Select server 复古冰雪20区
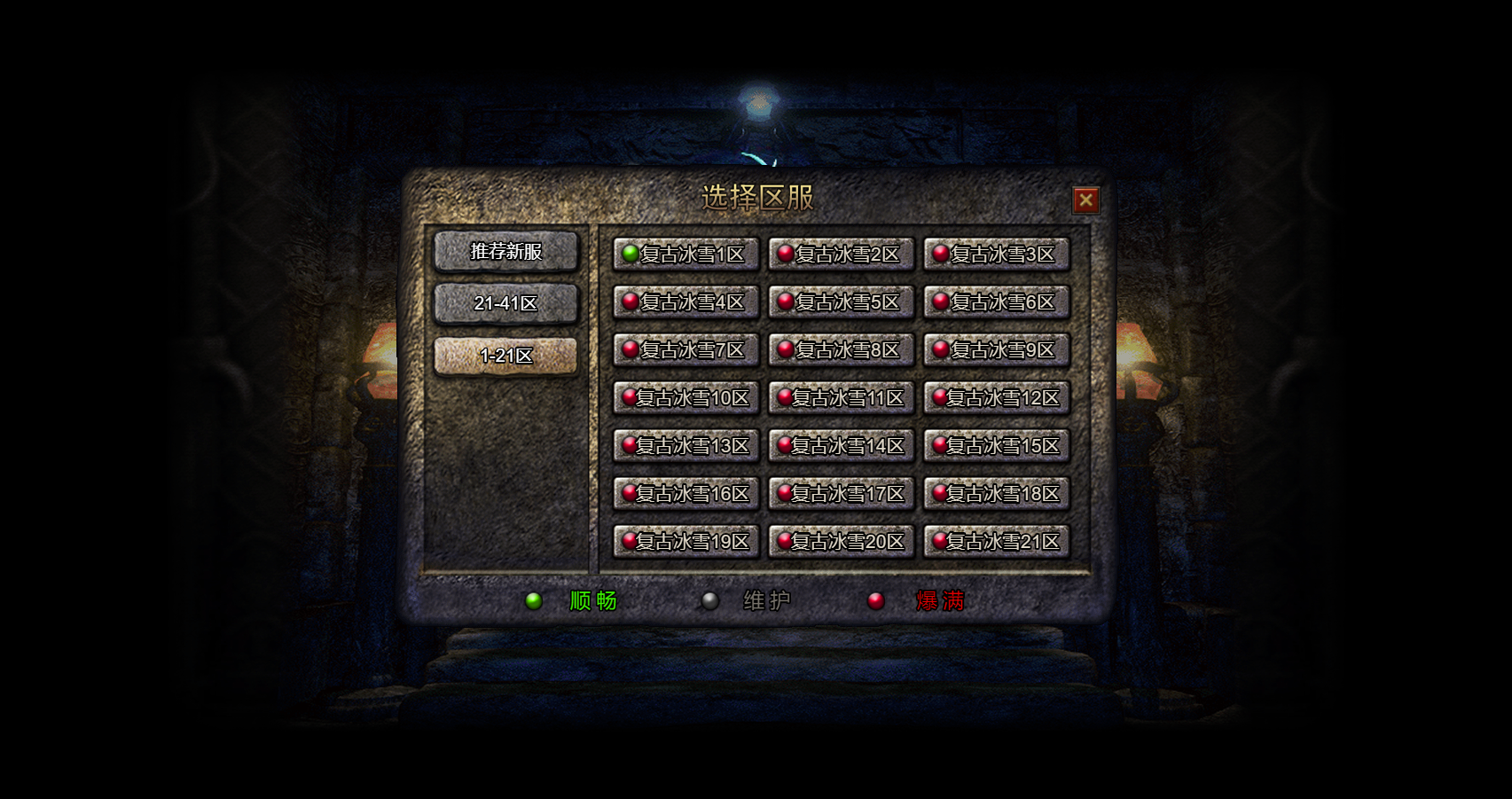1512x799 pixels. click(841, 542)
